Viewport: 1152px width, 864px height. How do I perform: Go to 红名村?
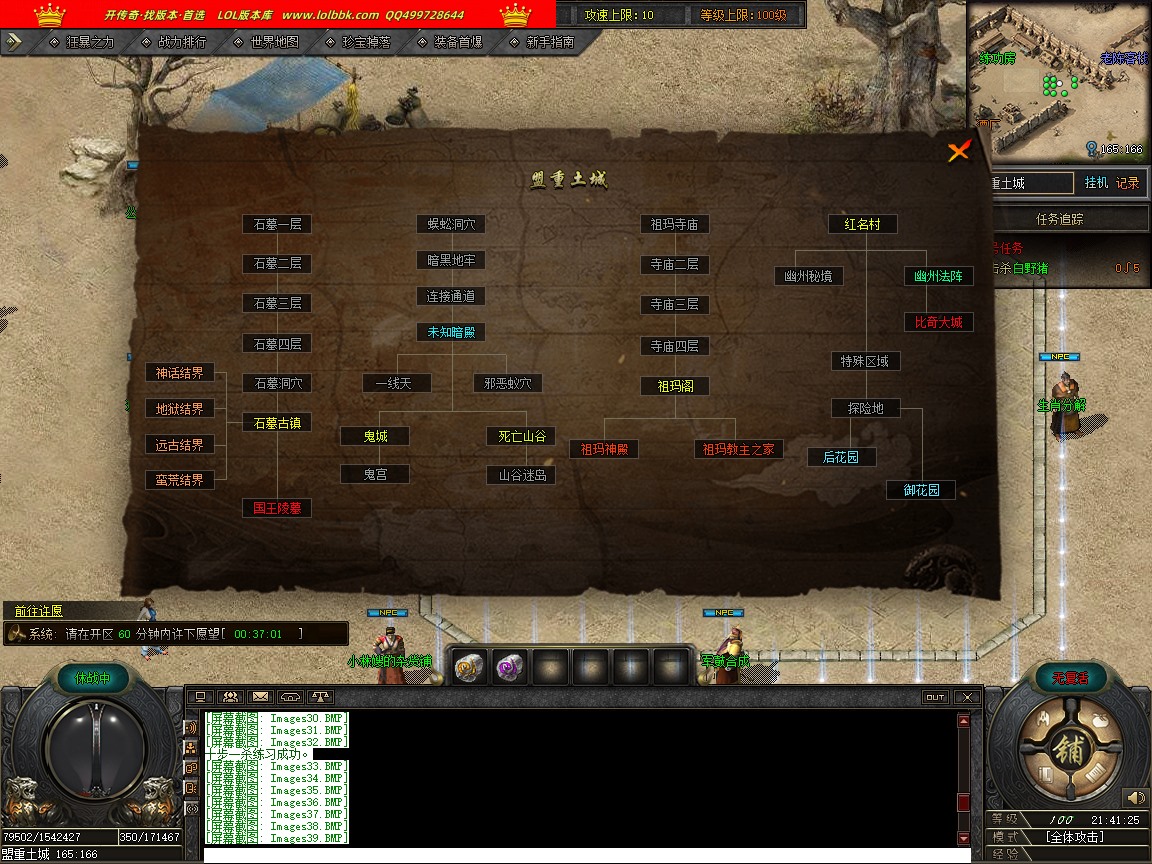point(862,224)
